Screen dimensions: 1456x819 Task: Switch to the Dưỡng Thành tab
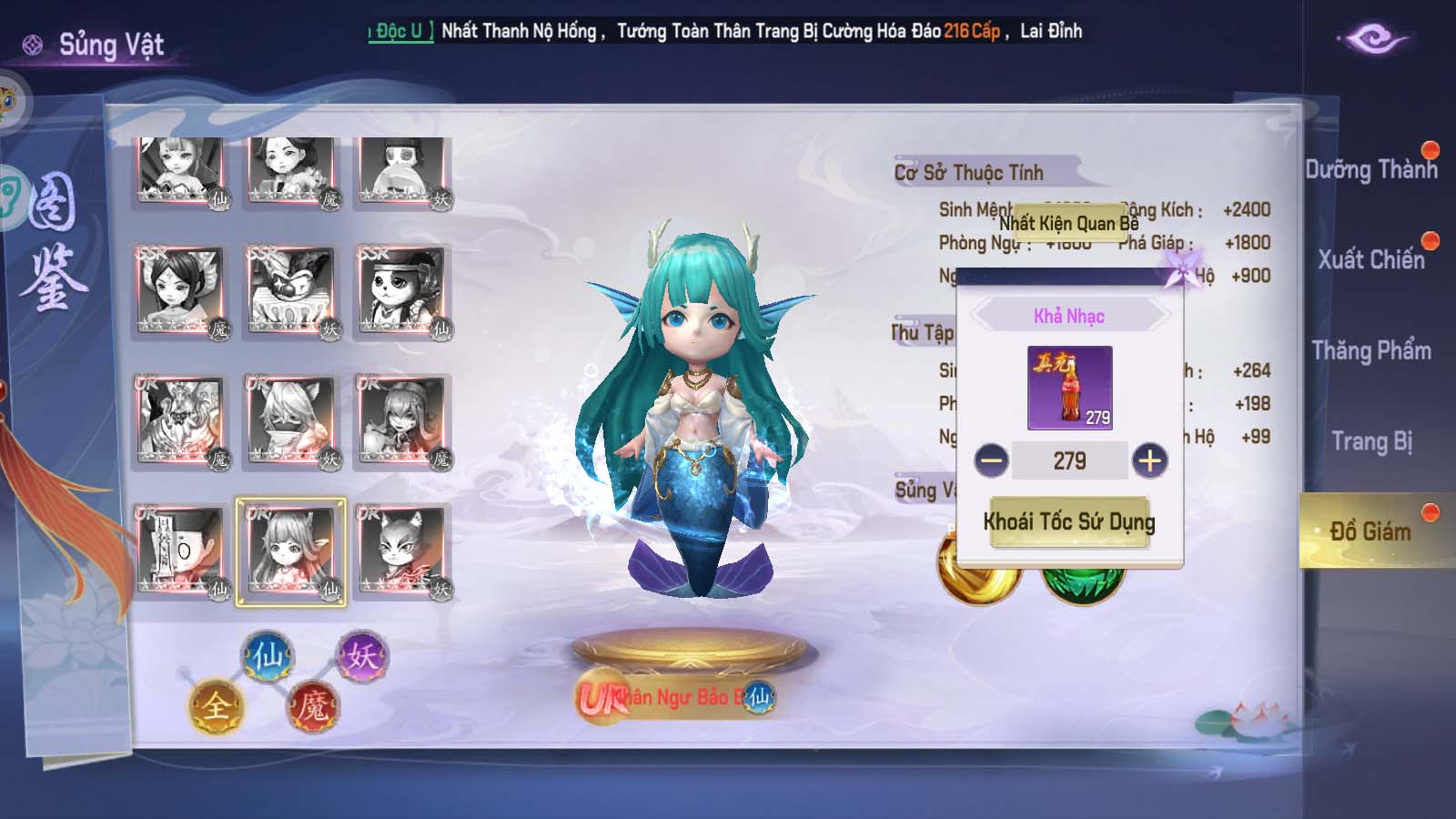click(x=1370, y=170)
